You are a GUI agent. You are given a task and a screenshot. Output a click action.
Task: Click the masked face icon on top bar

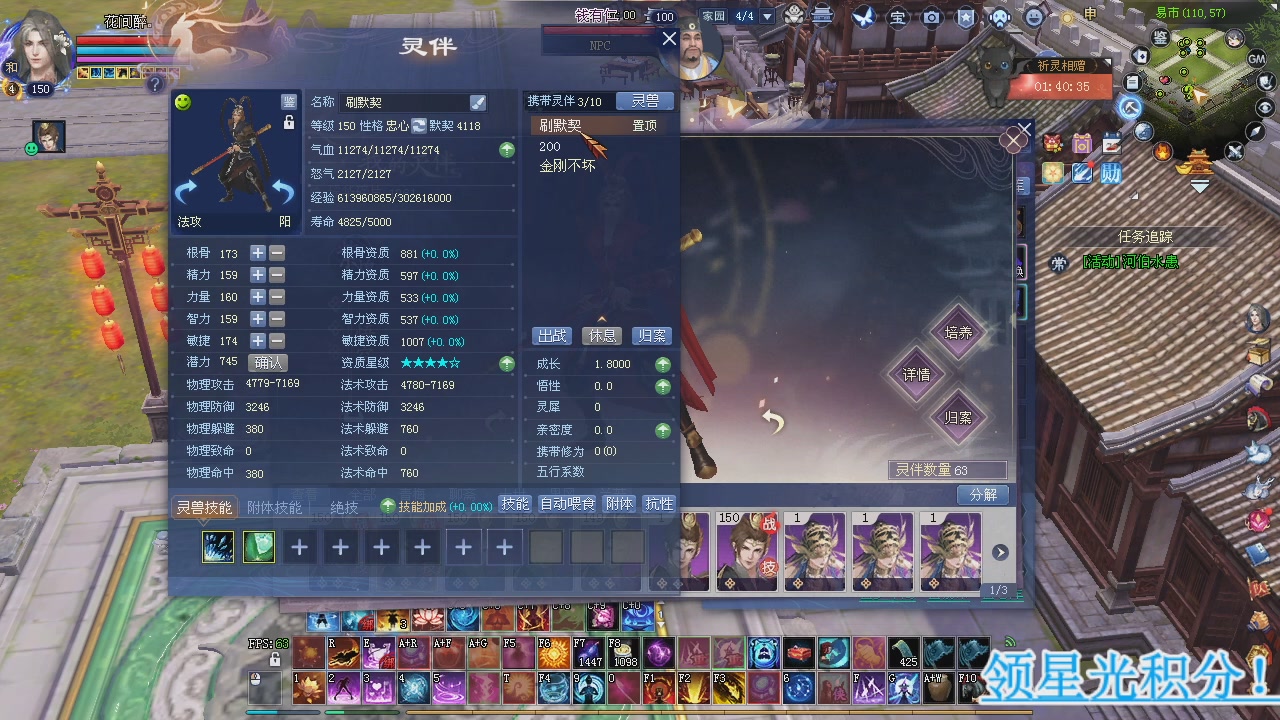(1000, 17)
